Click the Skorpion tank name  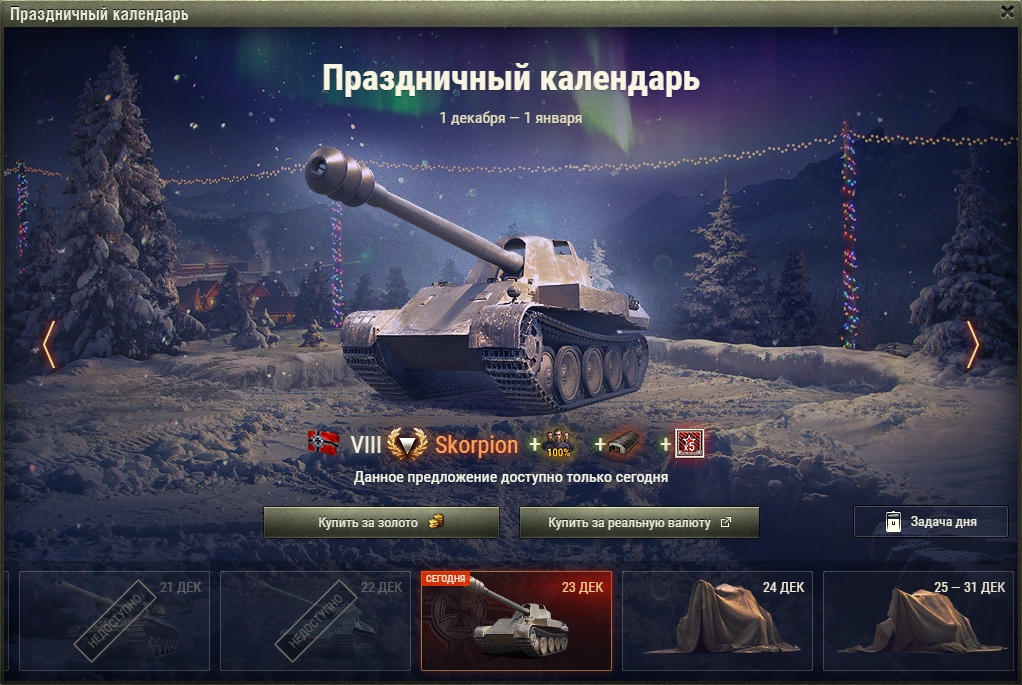pyautogui.click(x=476, y=446)
